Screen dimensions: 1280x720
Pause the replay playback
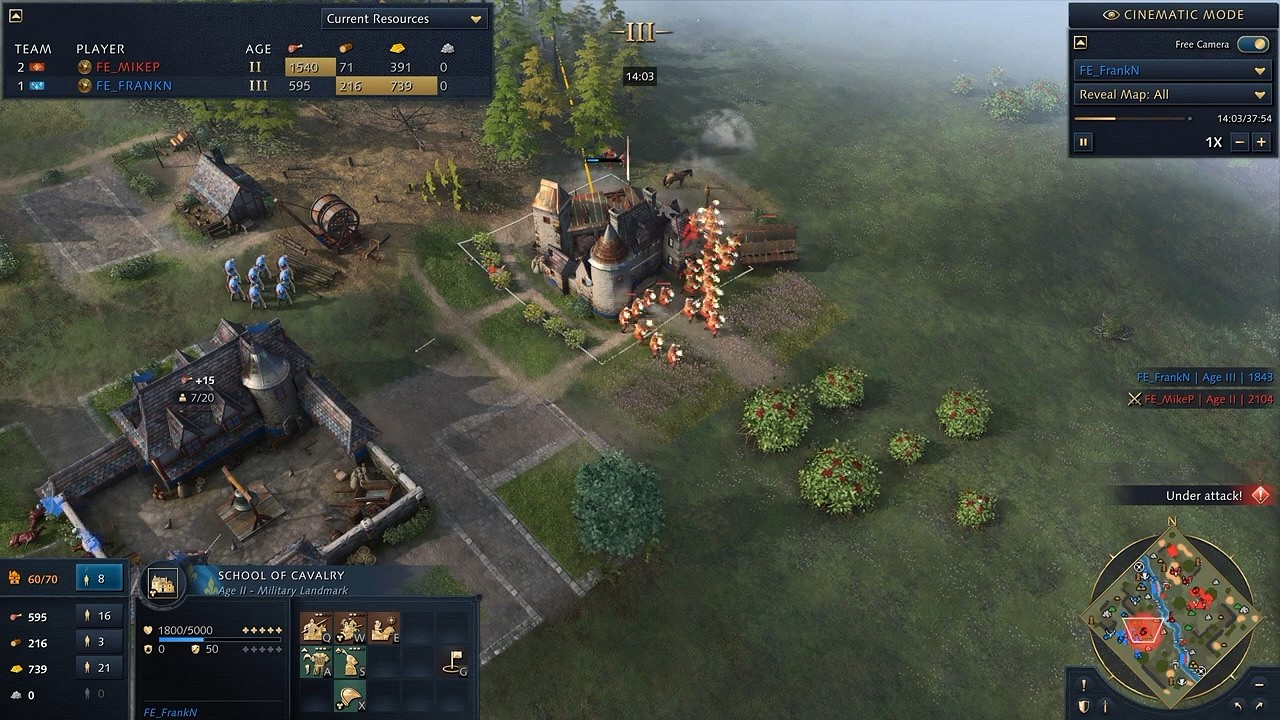[1083, 142]
